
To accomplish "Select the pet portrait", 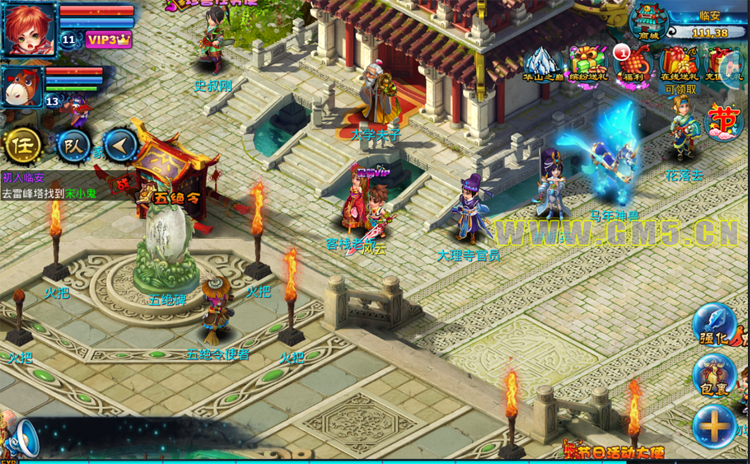I will click(22, 87).
